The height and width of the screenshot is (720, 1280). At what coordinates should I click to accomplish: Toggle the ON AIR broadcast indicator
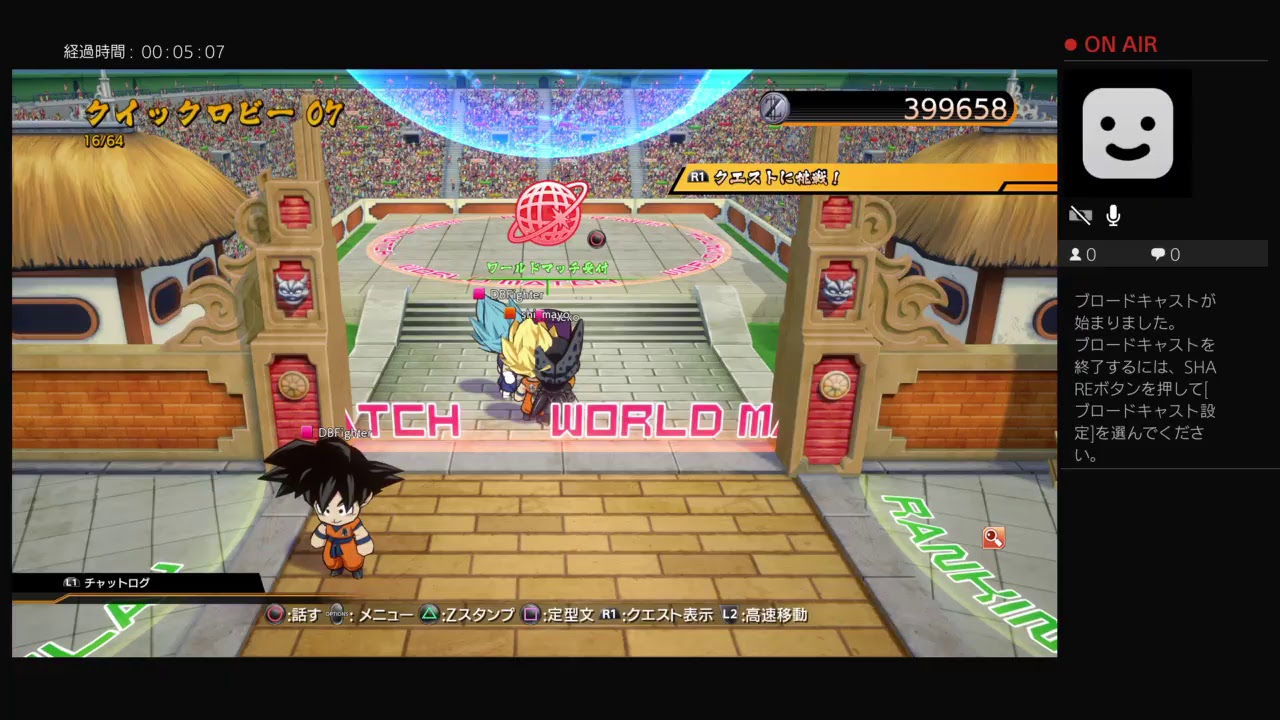(1110, 44)
